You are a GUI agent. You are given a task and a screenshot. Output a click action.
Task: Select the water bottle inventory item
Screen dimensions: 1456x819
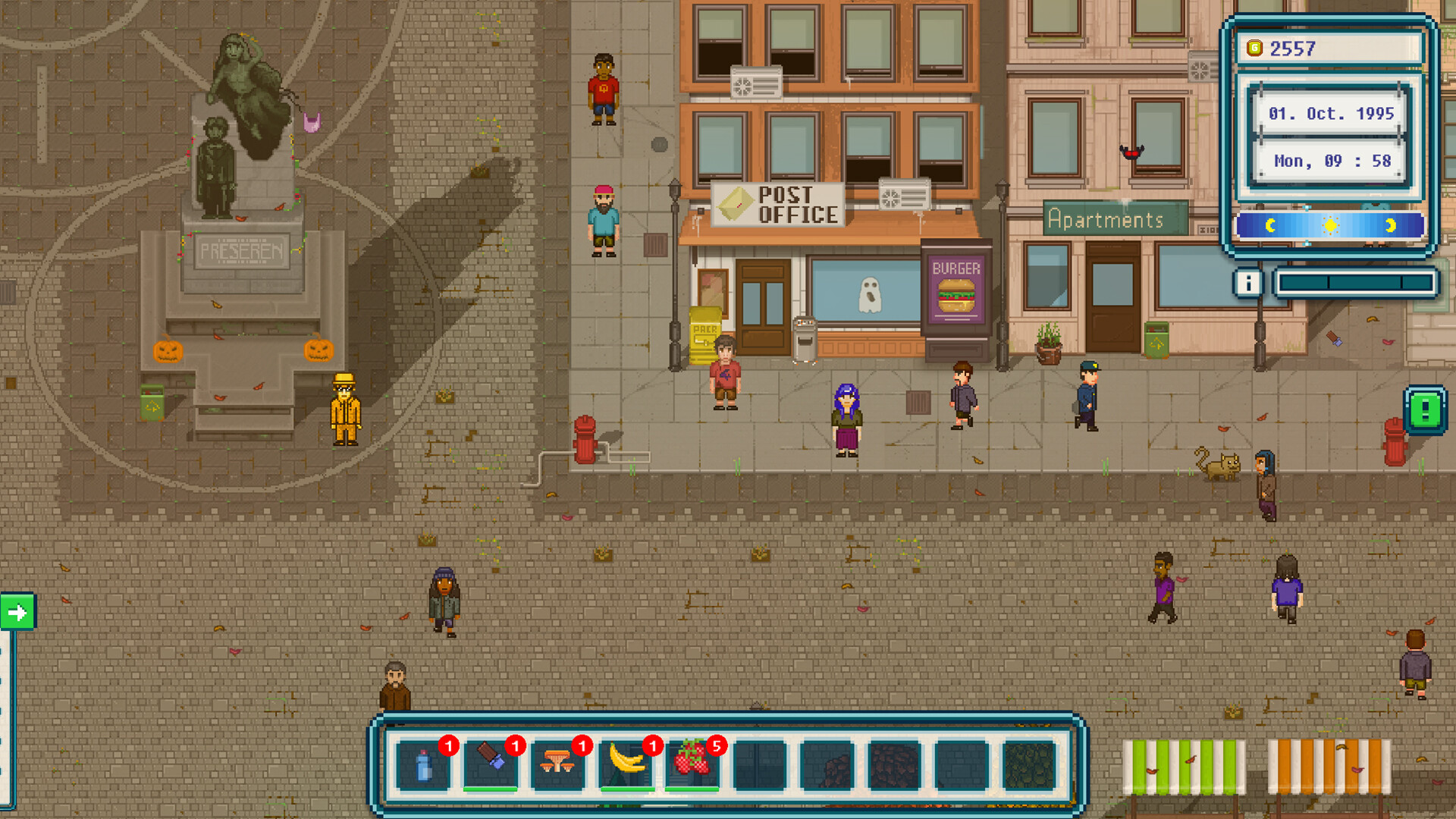[425, 766]
